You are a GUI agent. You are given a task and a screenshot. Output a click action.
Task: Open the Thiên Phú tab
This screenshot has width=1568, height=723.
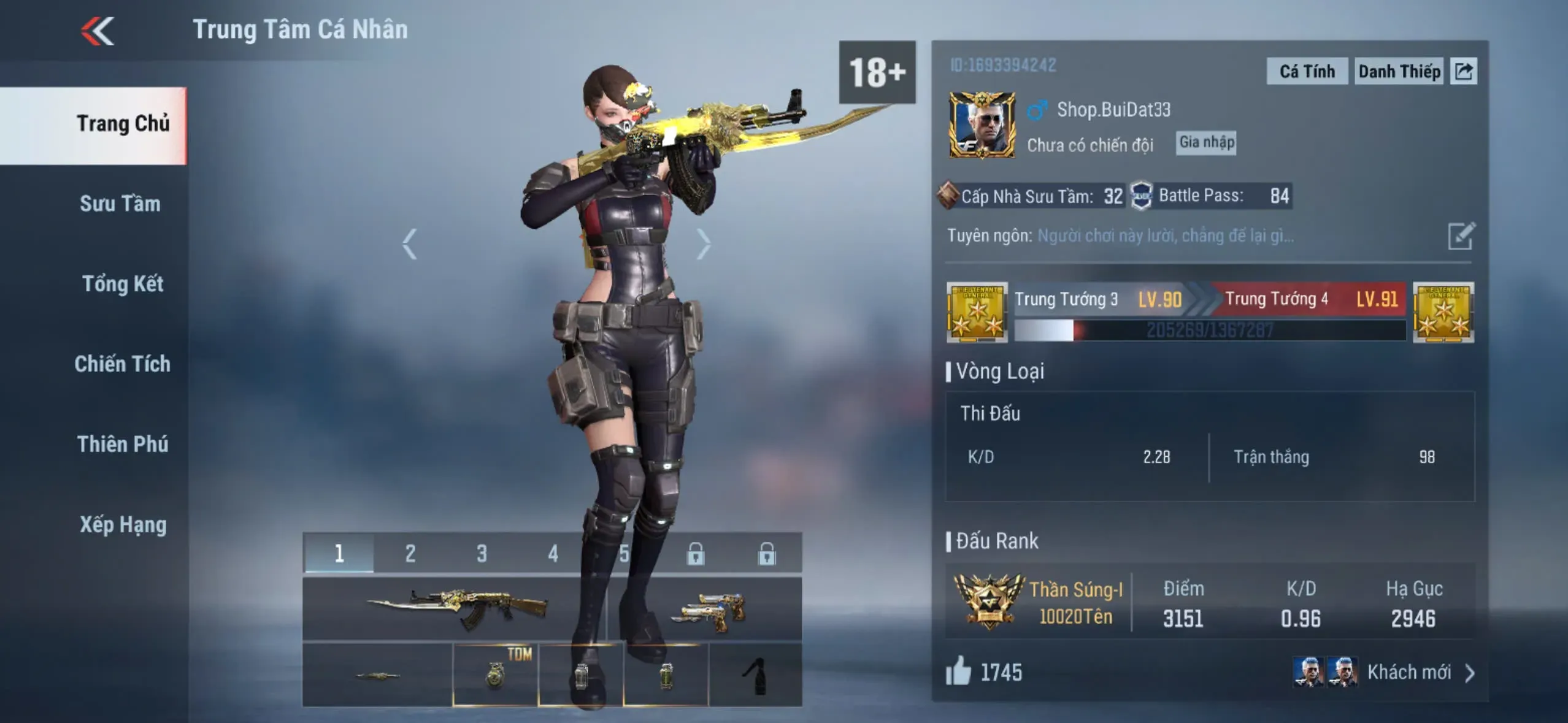coord(123,445)
